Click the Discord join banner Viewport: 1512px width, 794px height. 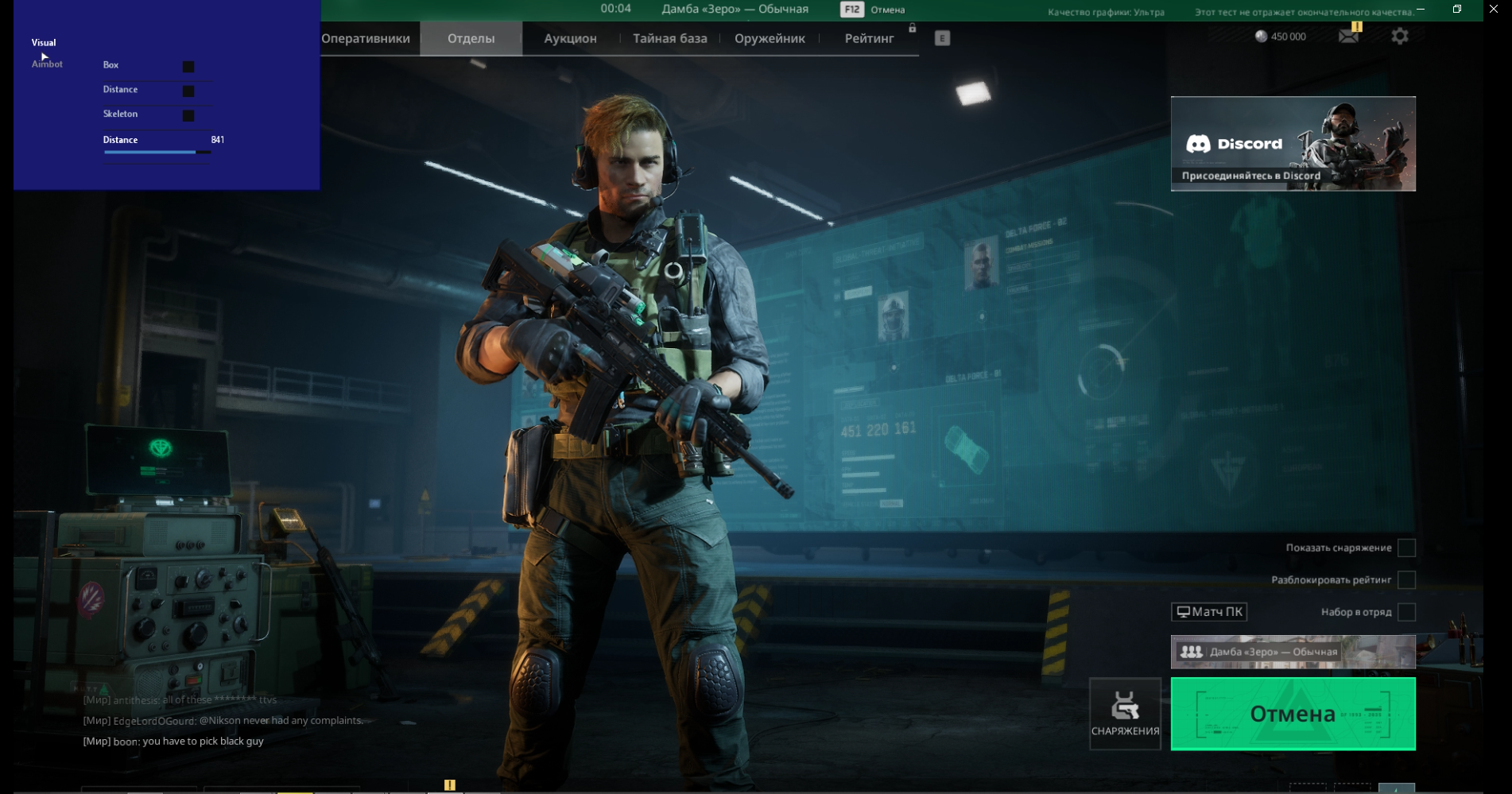coord(1293,144)
